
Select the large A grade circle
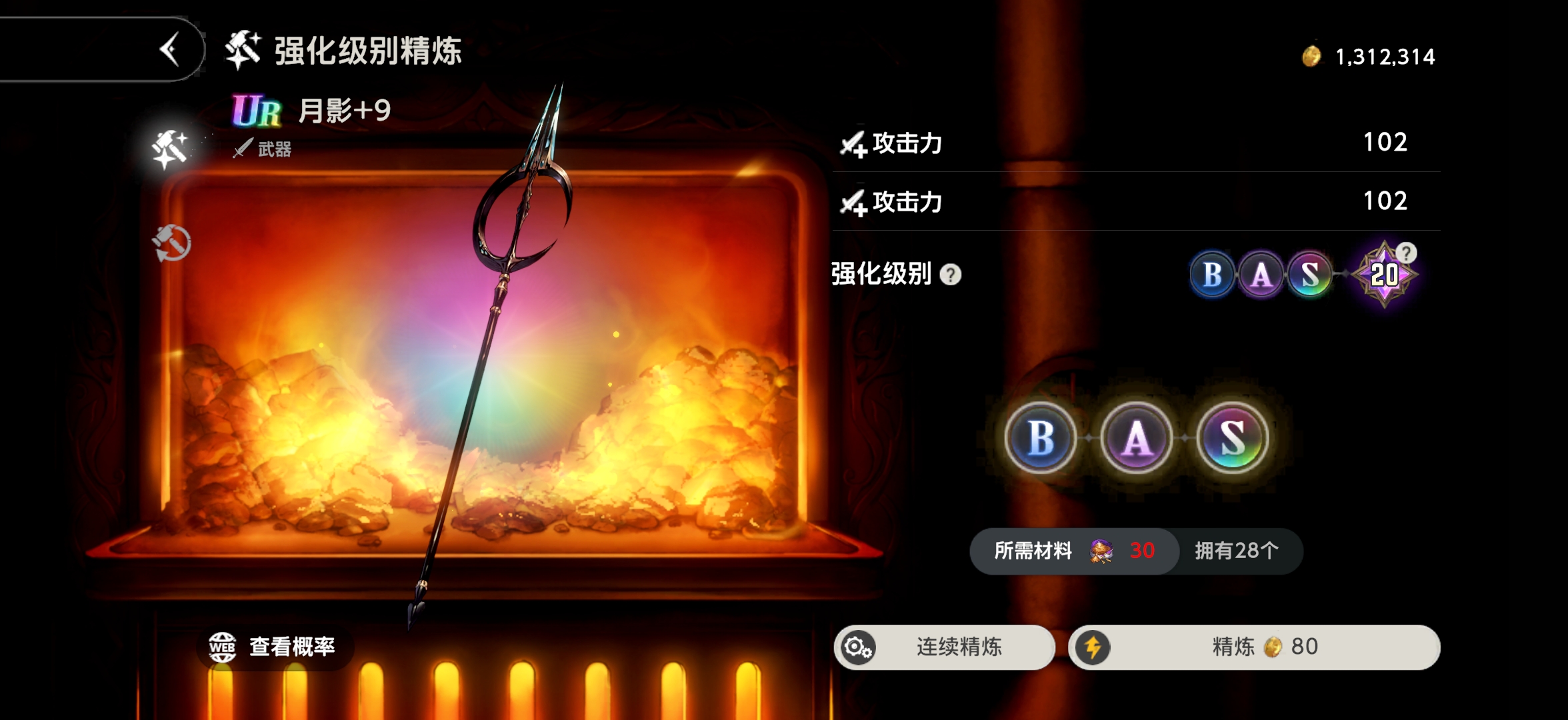pos(1135,437)
